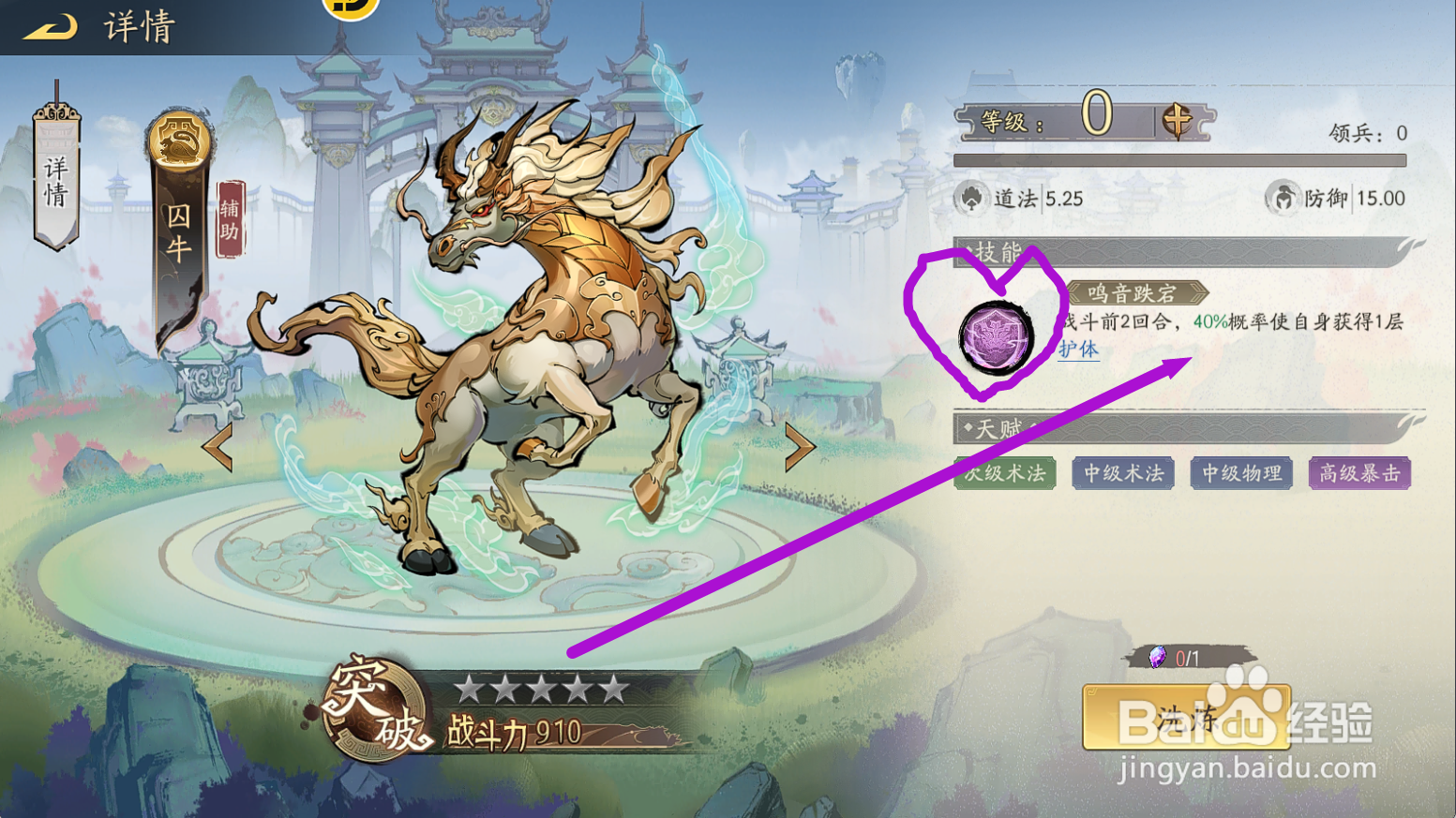Click the right arrow to view next beast
Viewport: 1456px width, 818px height.
pyautogui.click(x=799, y=448)
